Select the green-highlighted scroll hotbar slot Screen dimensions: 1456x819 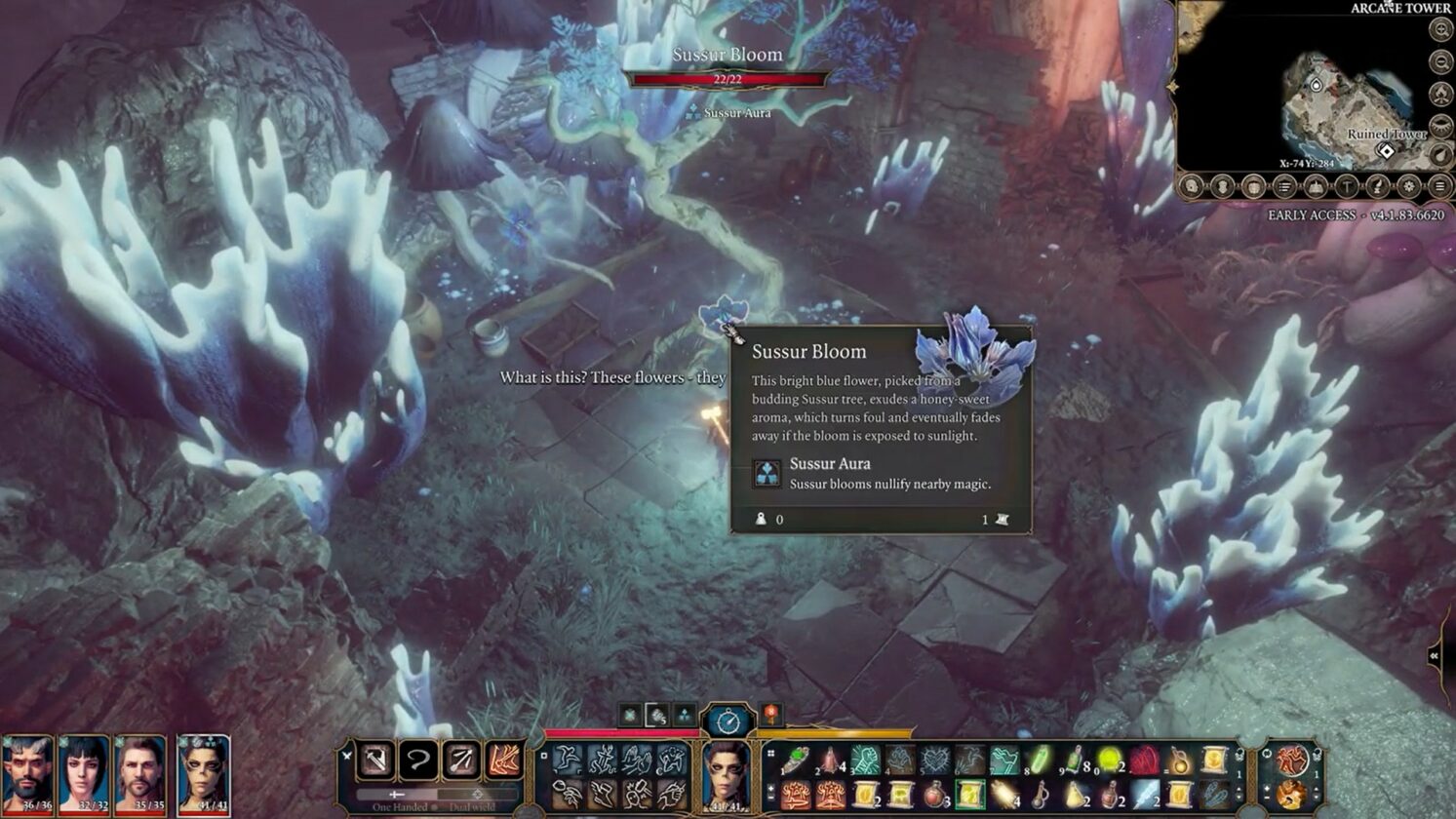click(x=968, y=795)
